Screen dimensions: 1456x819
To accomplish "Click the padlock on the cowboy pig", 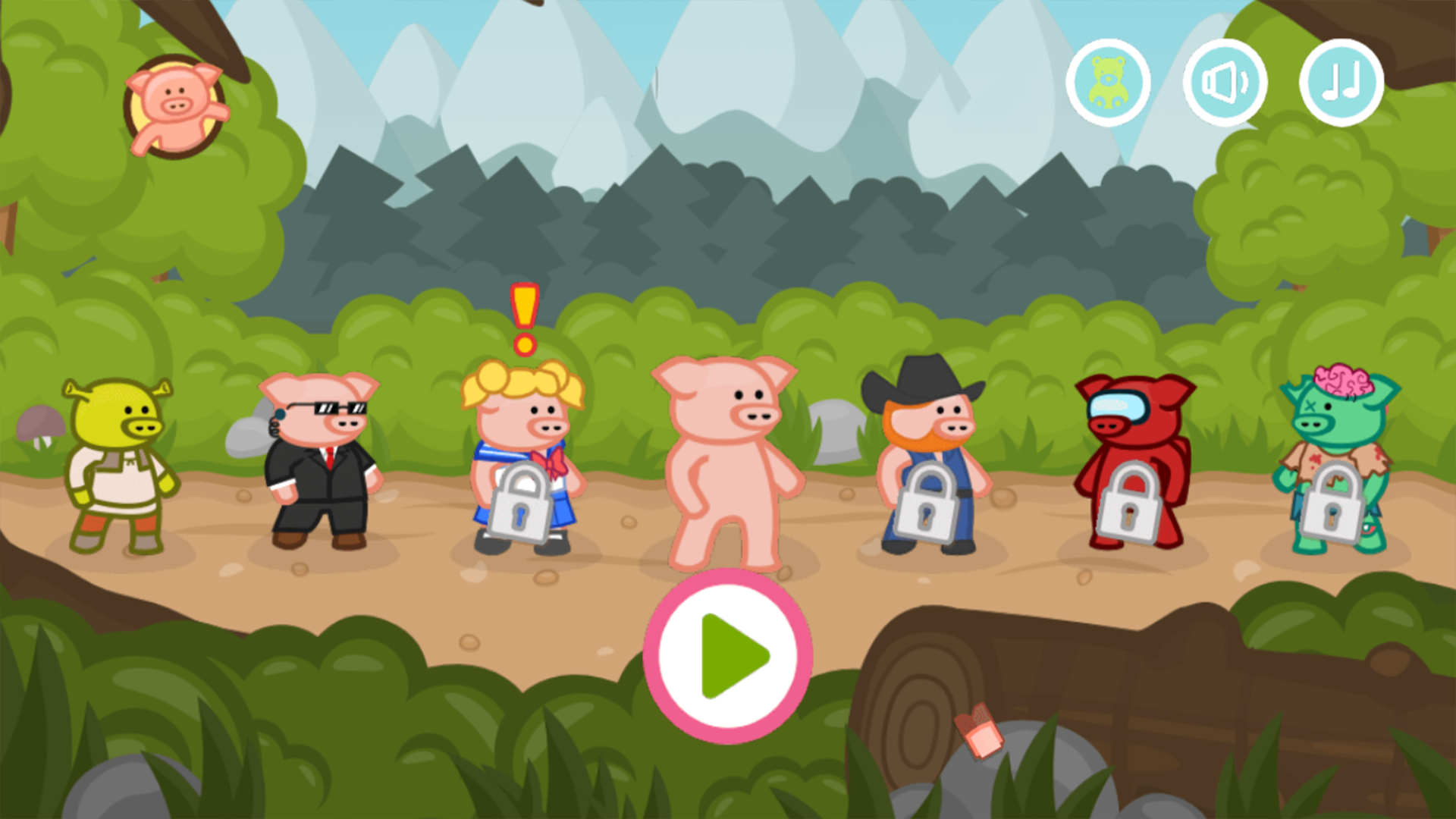I will [927, 504].
